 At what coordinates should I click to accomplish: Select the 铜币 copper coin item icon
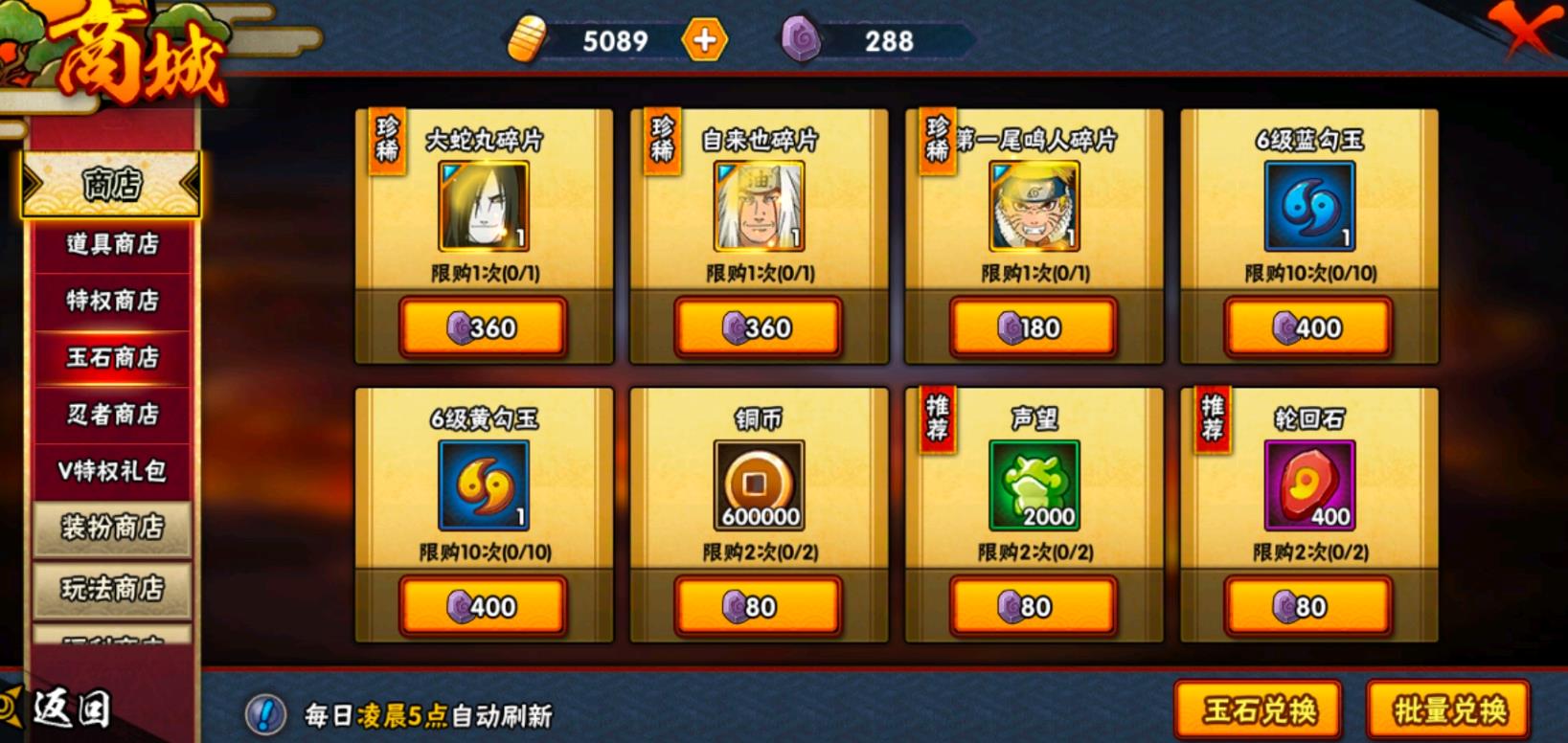[757, 486]
